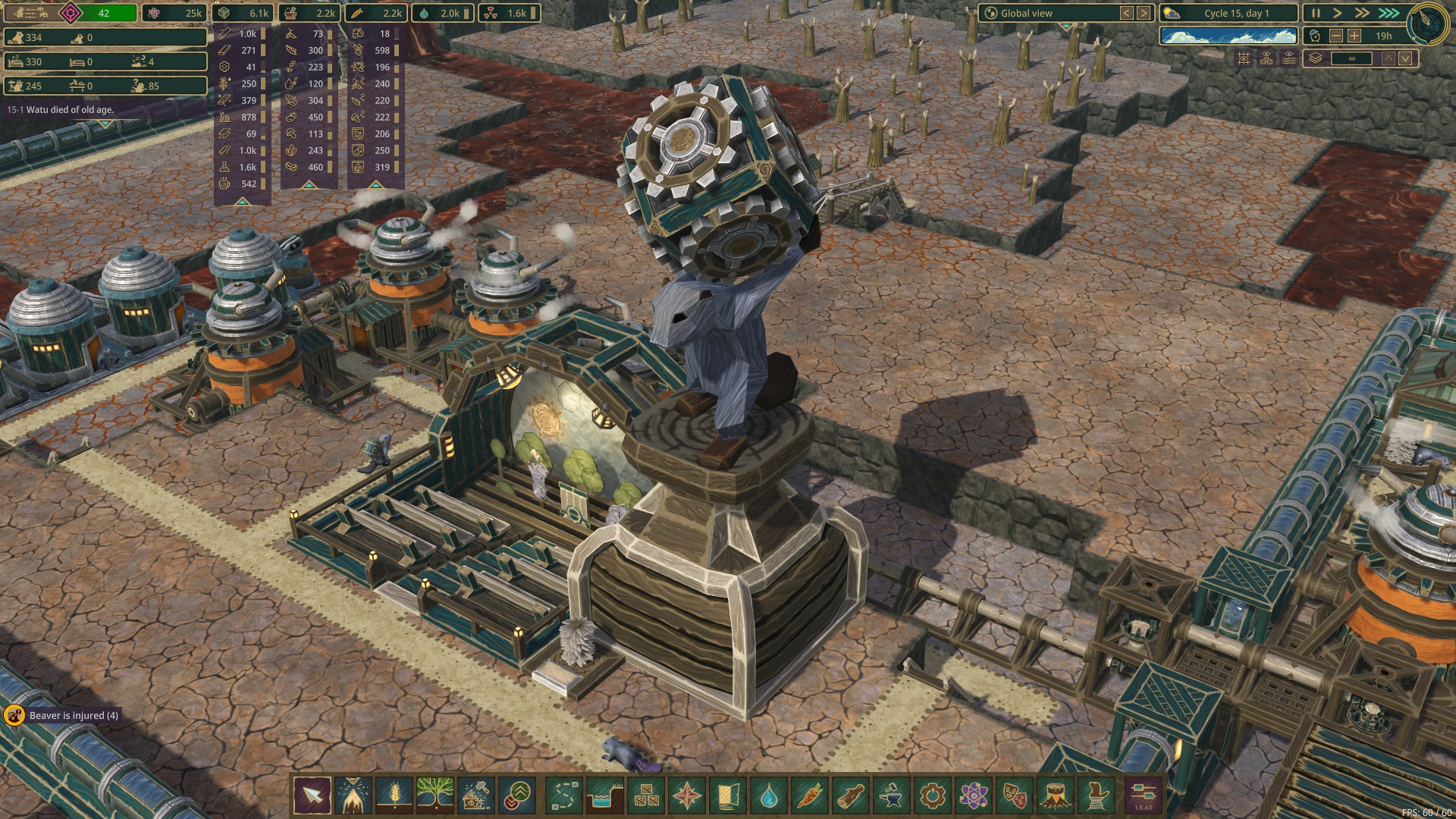This screenshot has width=1456, height=819.
Task: Open the tree planting tool
Action: (435, 795)
